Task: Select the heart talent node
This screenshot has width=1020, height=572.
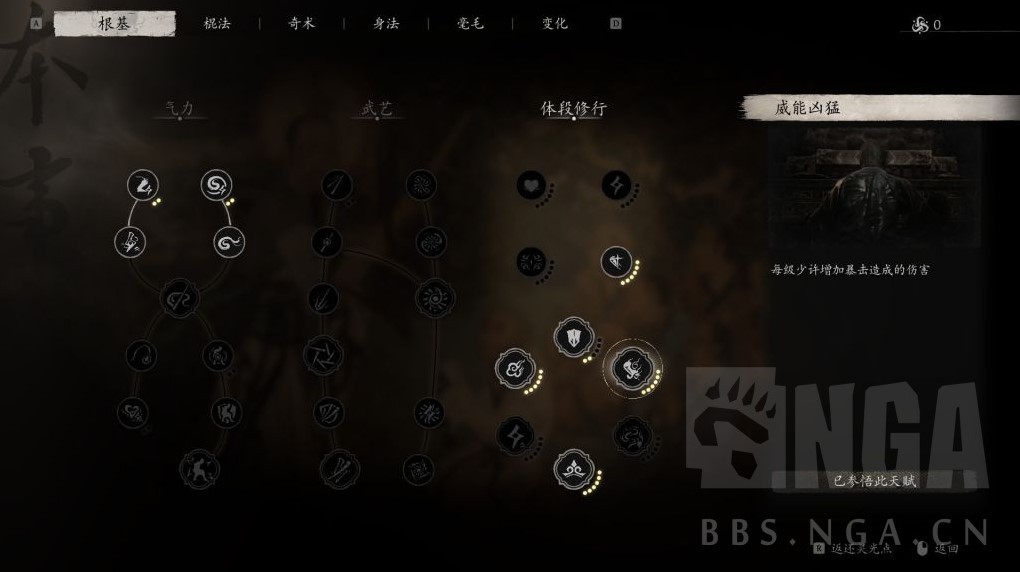Action: click(x=530, y=185)
